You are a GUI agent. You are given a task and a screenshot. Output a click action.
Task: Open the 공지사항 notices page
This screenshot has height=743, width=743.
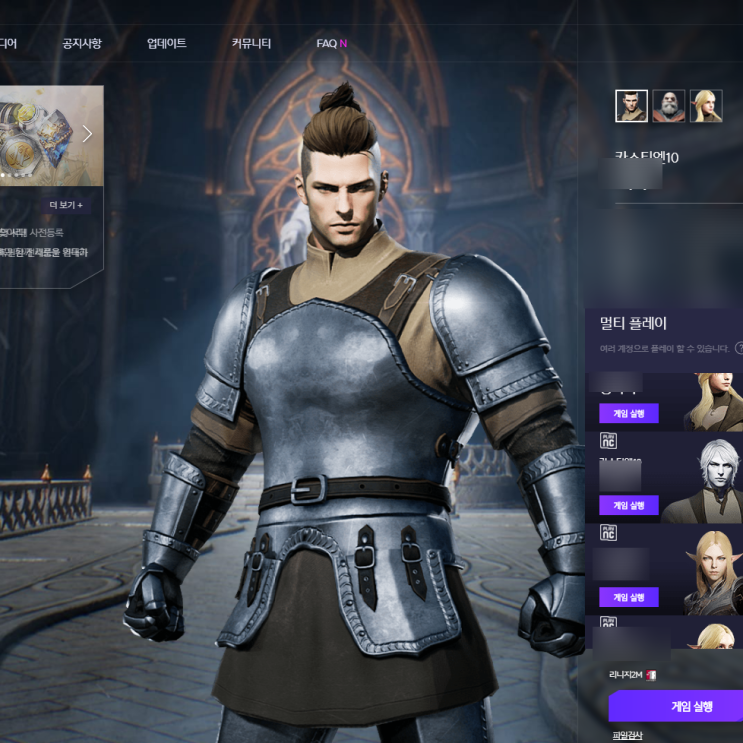click(x=82, y=44)
